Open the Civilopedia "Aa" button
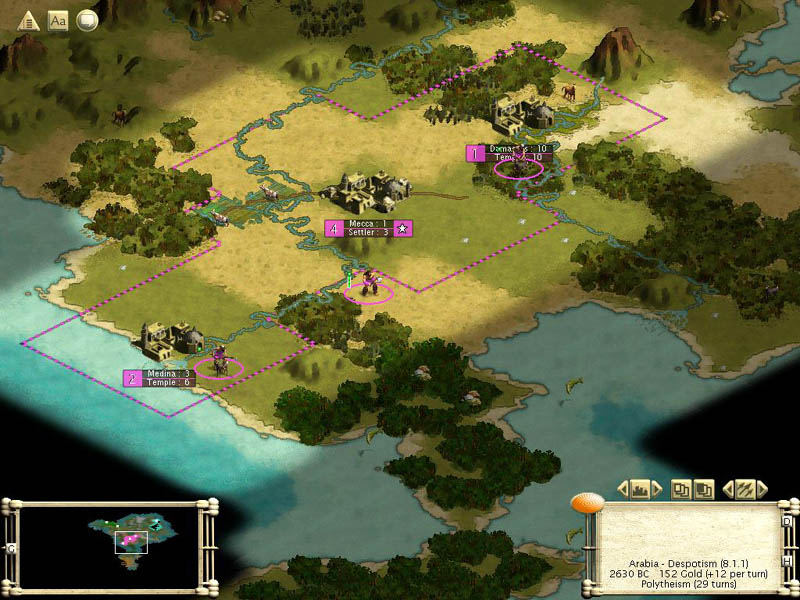This screenshot has width=800, height=600. click(58, 20)
